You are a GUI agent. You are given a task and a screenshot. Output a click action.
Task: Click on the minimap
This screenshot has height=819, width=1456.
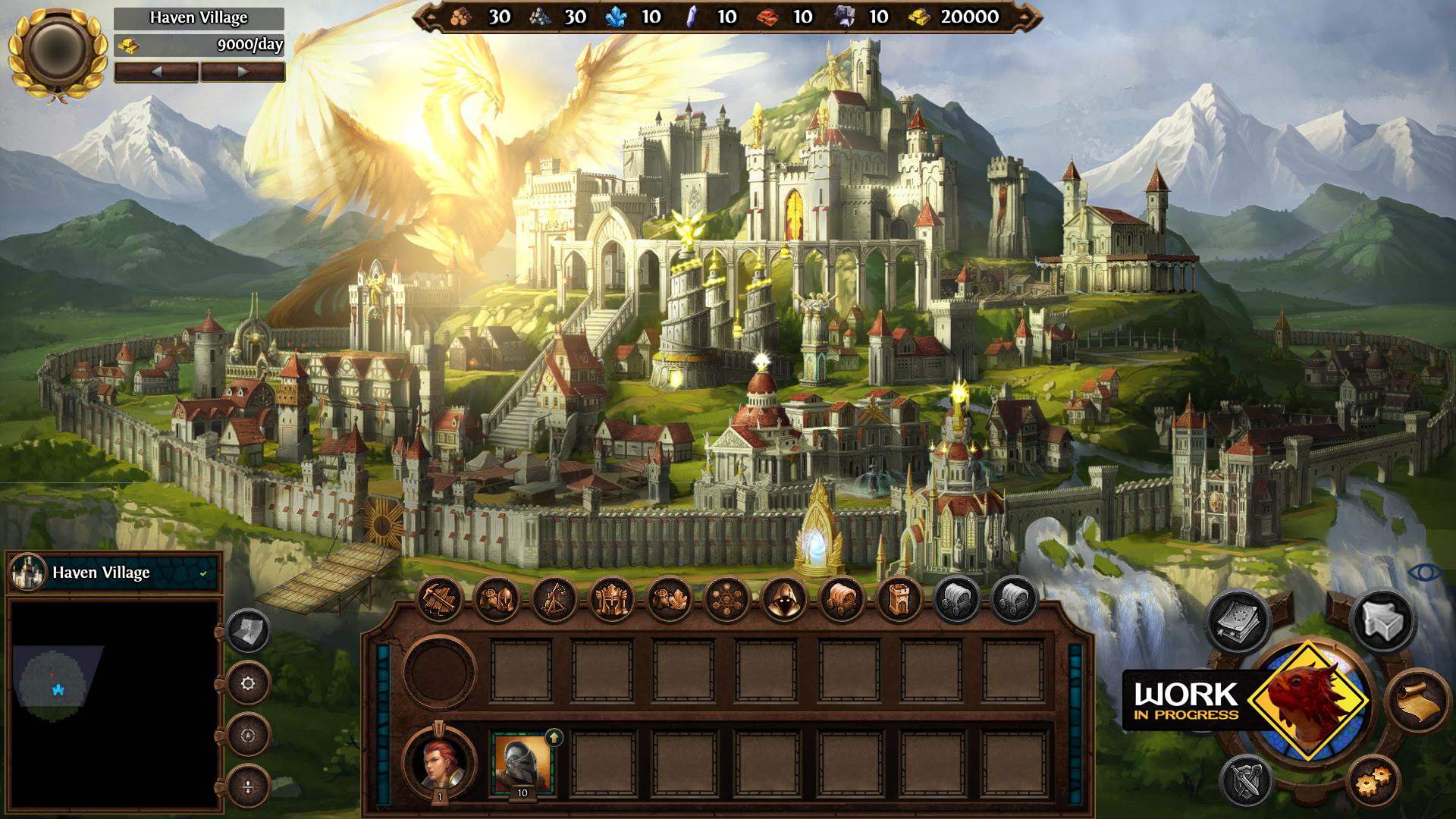(114, 704)
